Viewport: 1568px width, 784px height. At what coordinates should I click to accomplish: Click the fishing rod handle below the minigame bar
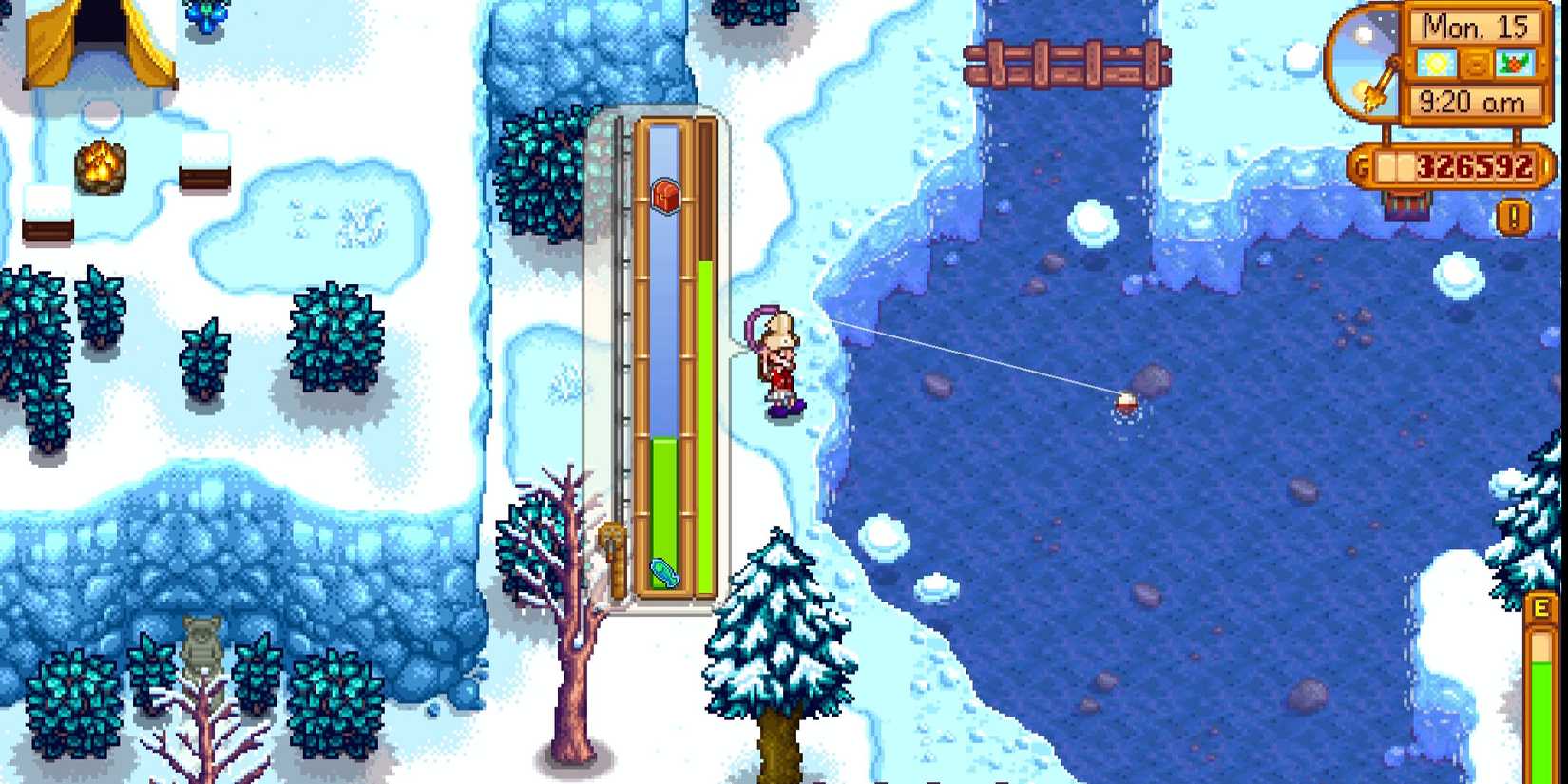pos(613,551)
